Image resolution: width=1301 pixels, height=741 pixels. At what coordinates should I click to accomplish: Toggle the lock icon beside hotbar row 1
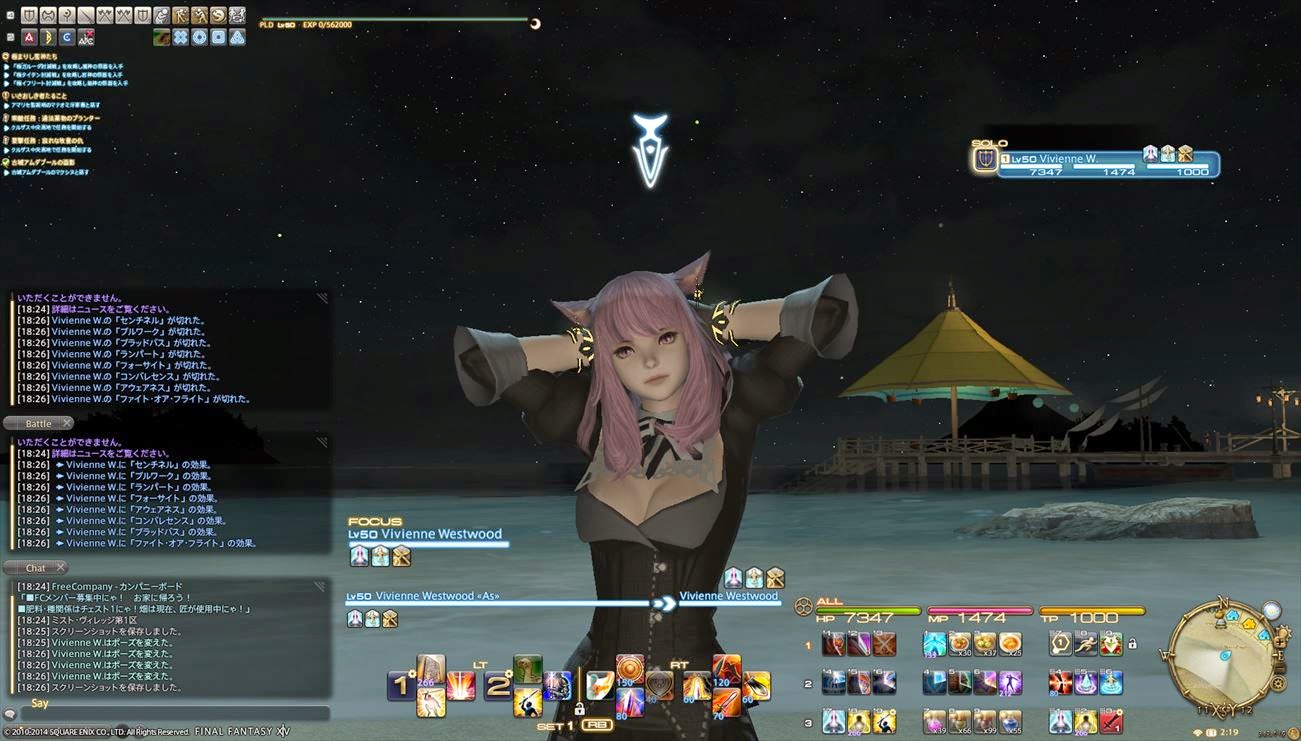coord(1131,645)
